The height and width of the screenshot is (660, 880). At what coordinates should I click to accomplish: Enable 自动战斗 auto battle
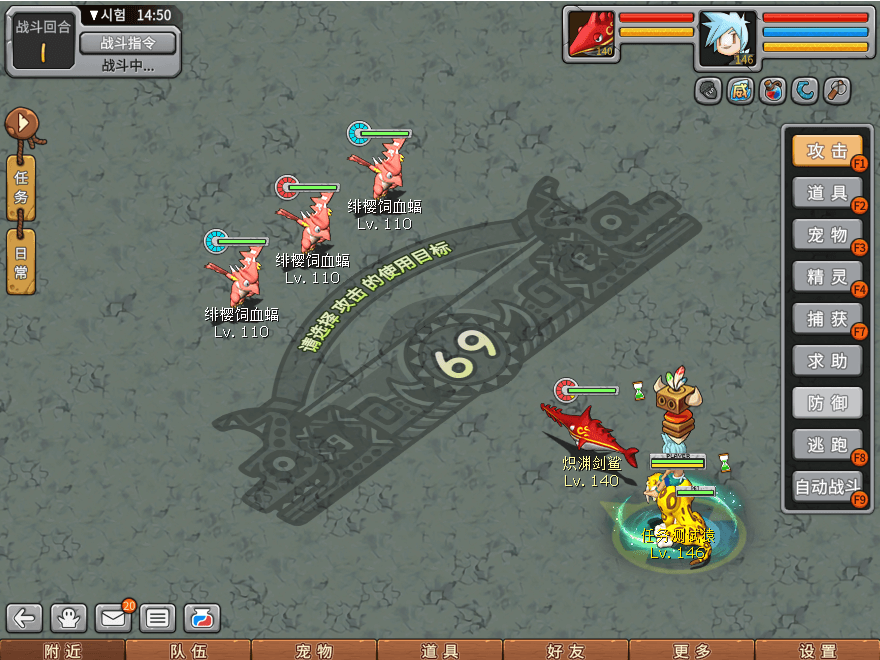pyautogui.click(x=827, y=487)
